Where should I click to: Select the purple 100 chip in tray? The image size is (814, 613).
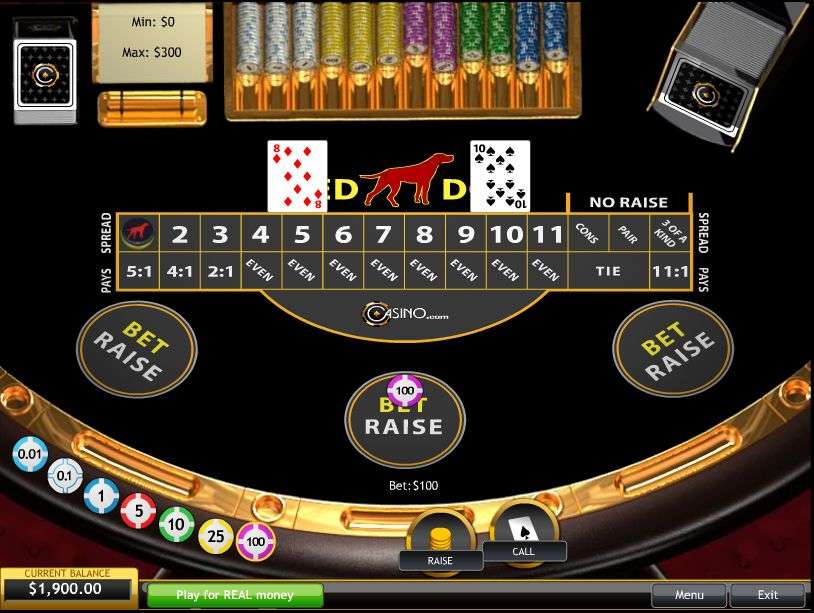pyautogui.click(x=255, y=542)
